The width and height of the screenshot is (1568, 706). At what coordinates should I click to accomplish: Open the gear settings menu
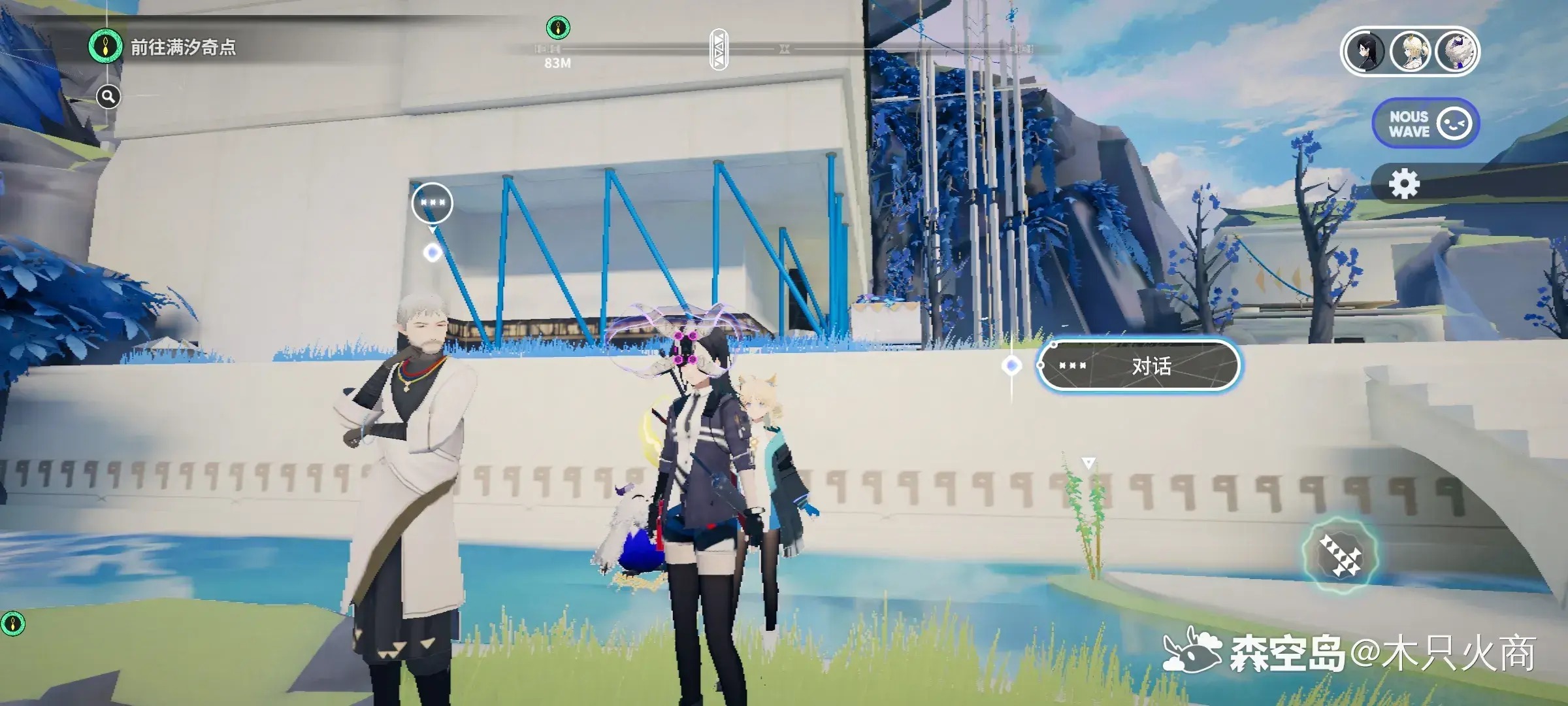(x=1404, y=184)
